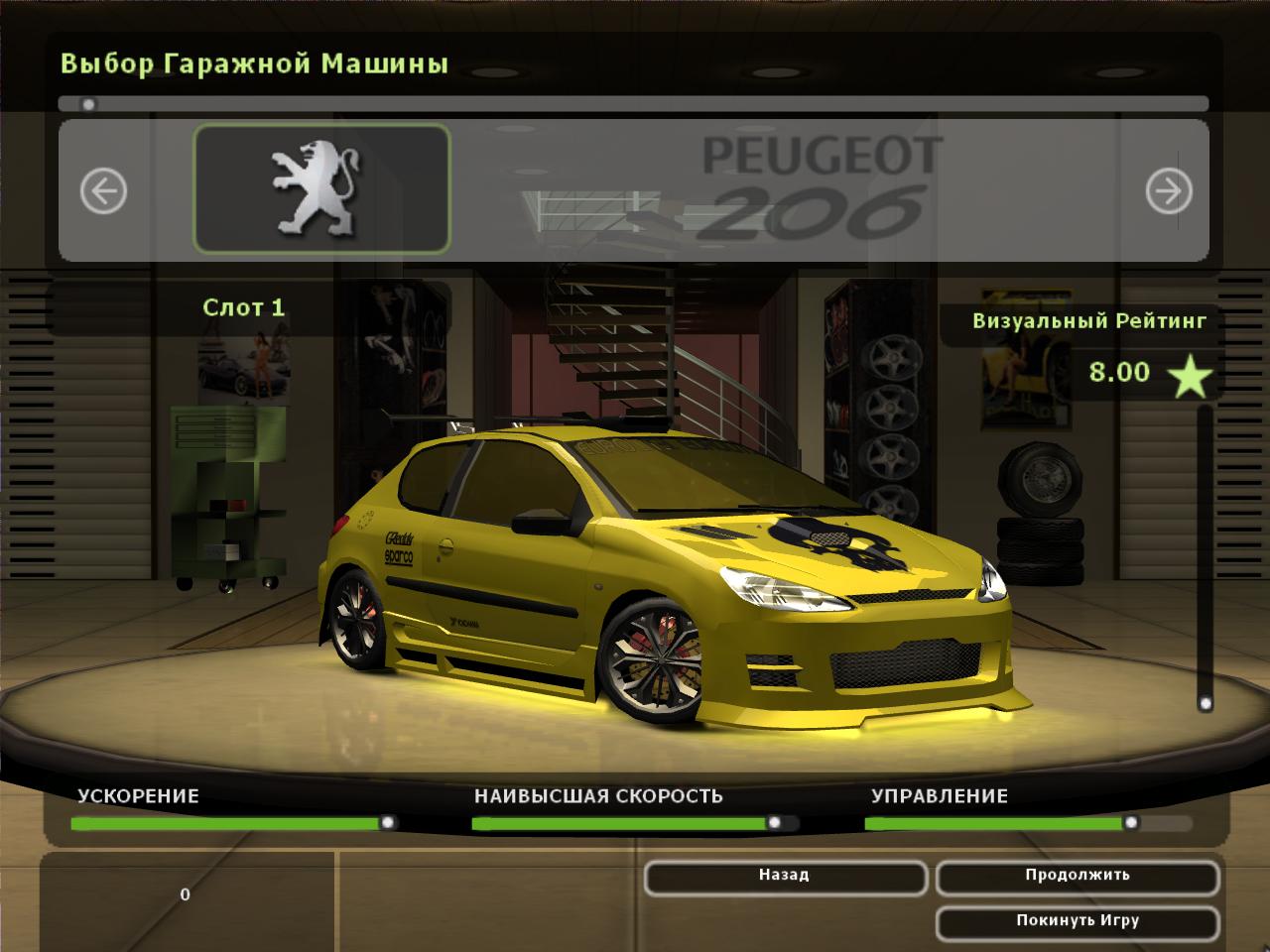Choose Продолжить to continue
The height and width of the screenshot is (952, 1270).
(x=1078, y=877)
